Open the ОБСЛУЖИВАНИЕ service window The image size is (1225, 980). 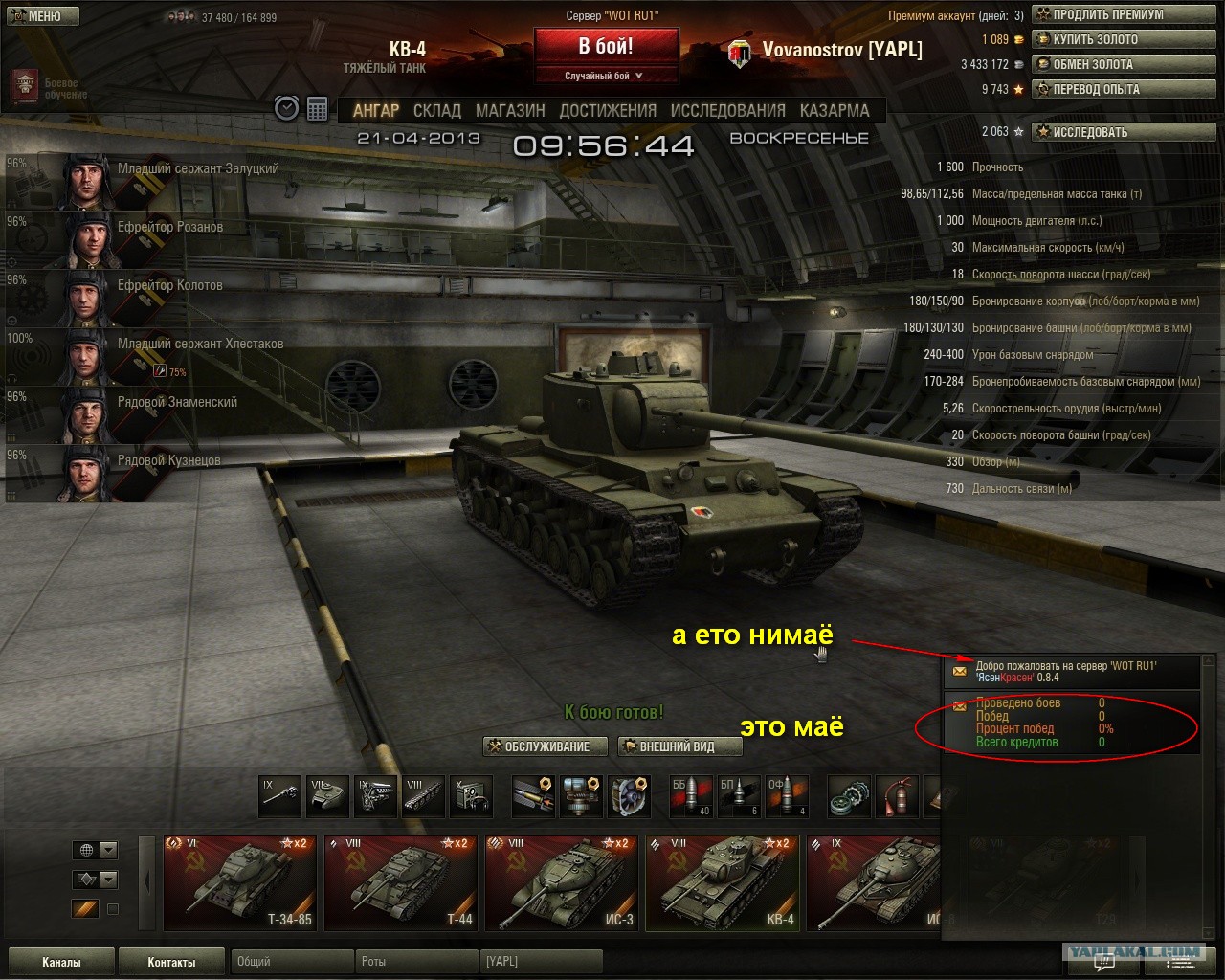point(546,746)
